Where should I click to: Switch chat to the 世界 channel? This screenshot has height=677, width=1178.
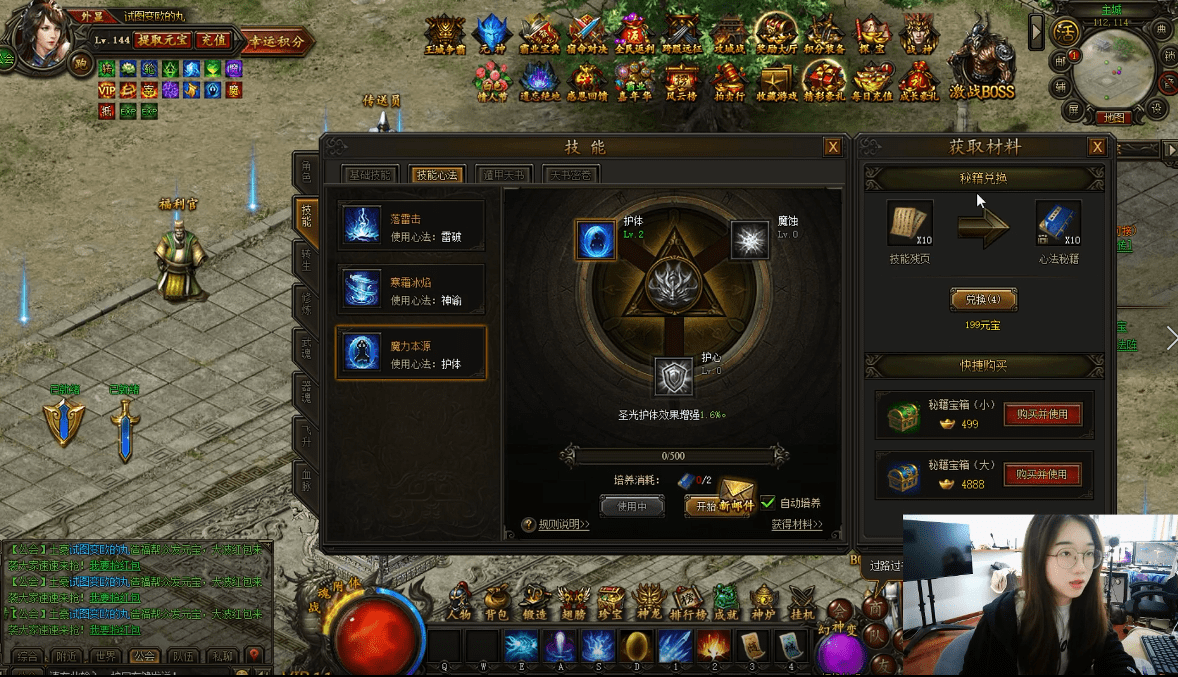click(105, 656)
